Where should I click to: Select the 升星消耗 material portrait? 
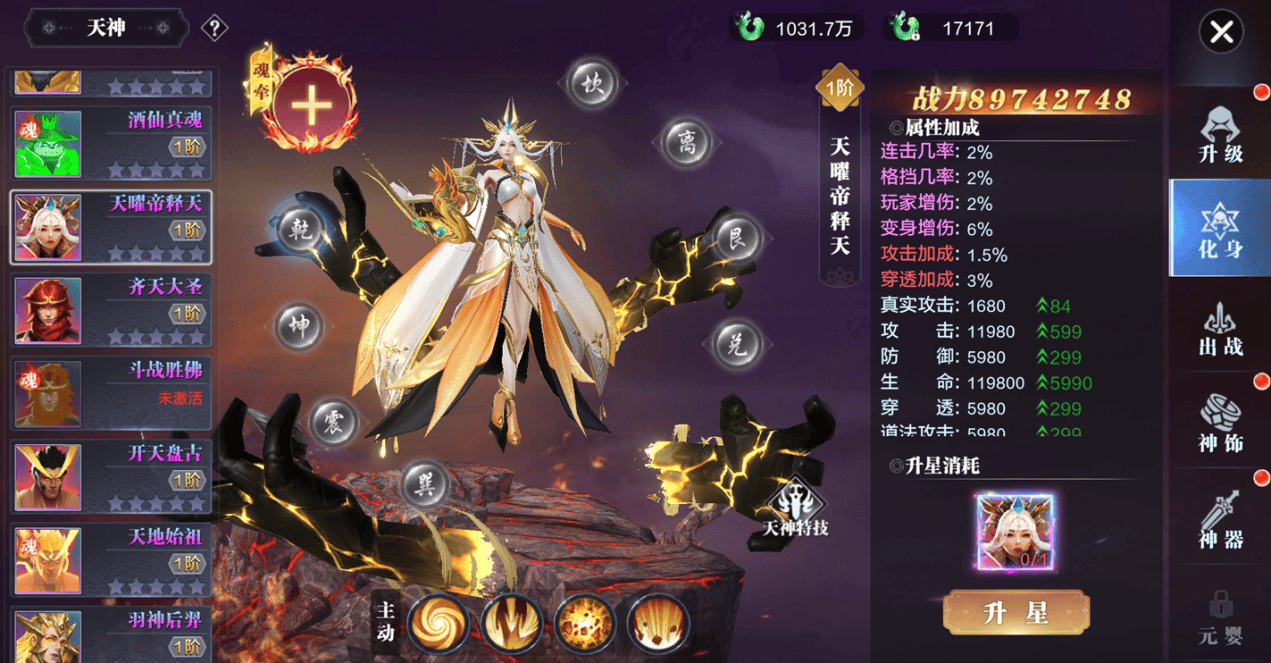tap(1015, 532)
